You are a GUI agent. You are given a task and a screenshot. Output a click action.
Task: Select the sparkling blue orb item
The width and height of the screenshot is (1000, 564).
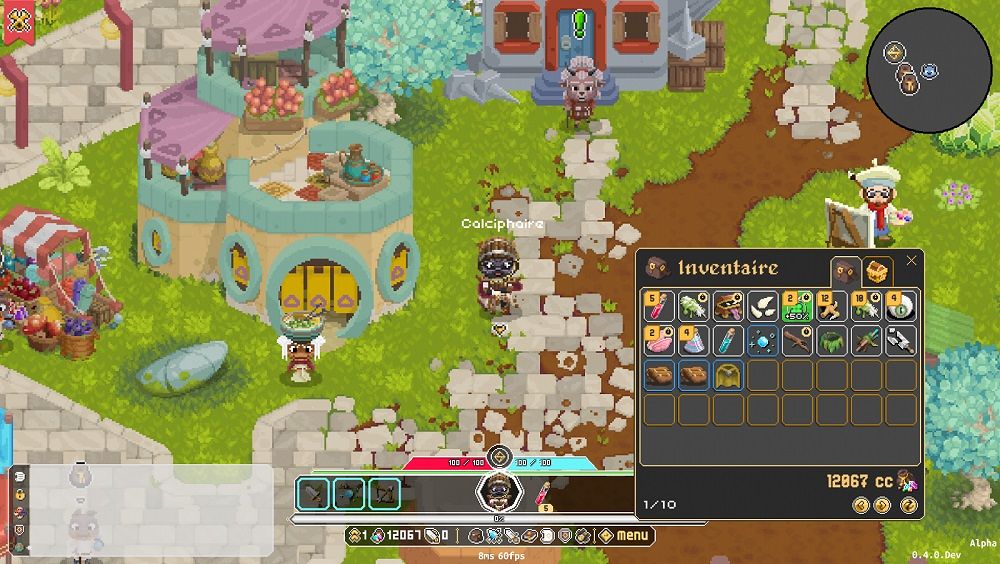pos(763,341)
